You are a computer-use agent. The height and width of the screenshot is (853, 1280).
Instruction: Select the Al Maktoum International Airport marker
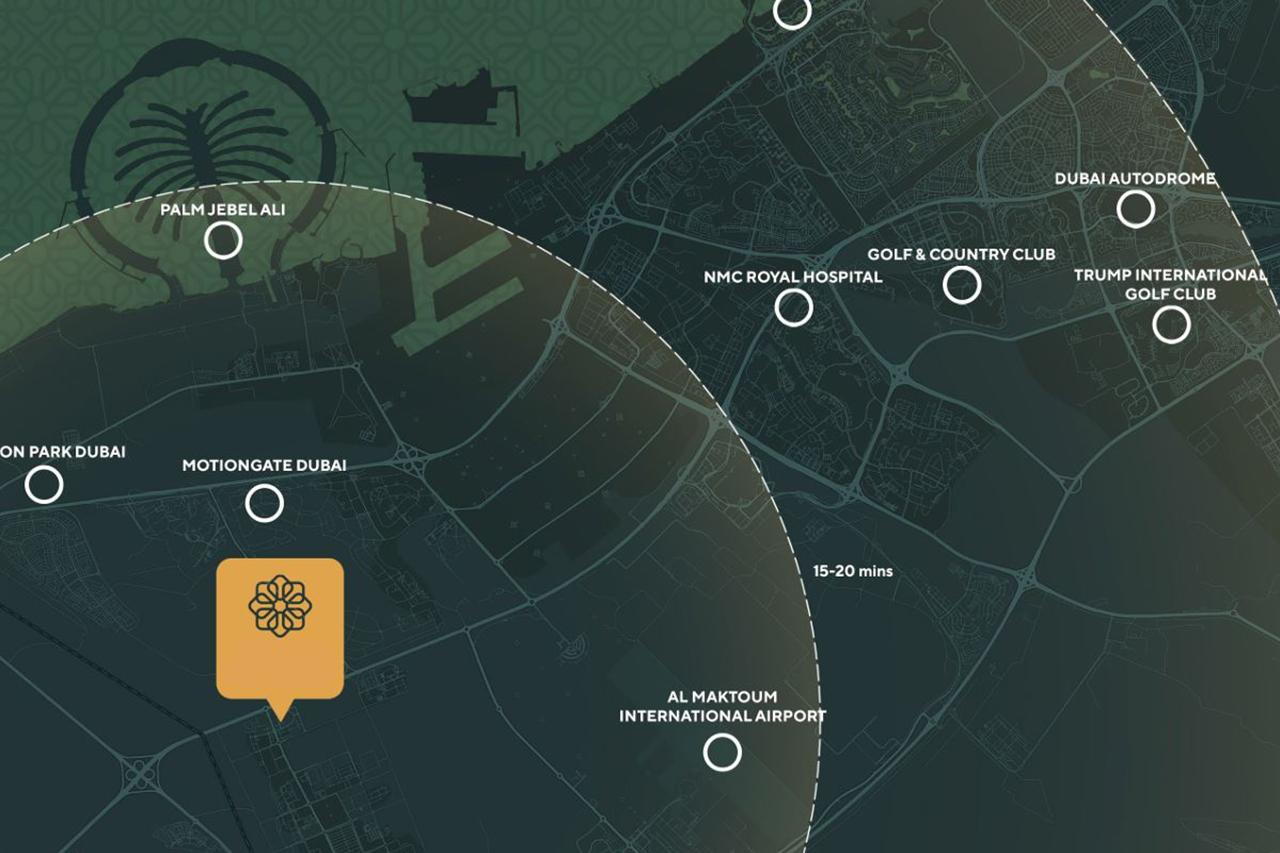[x=722, y=752]
